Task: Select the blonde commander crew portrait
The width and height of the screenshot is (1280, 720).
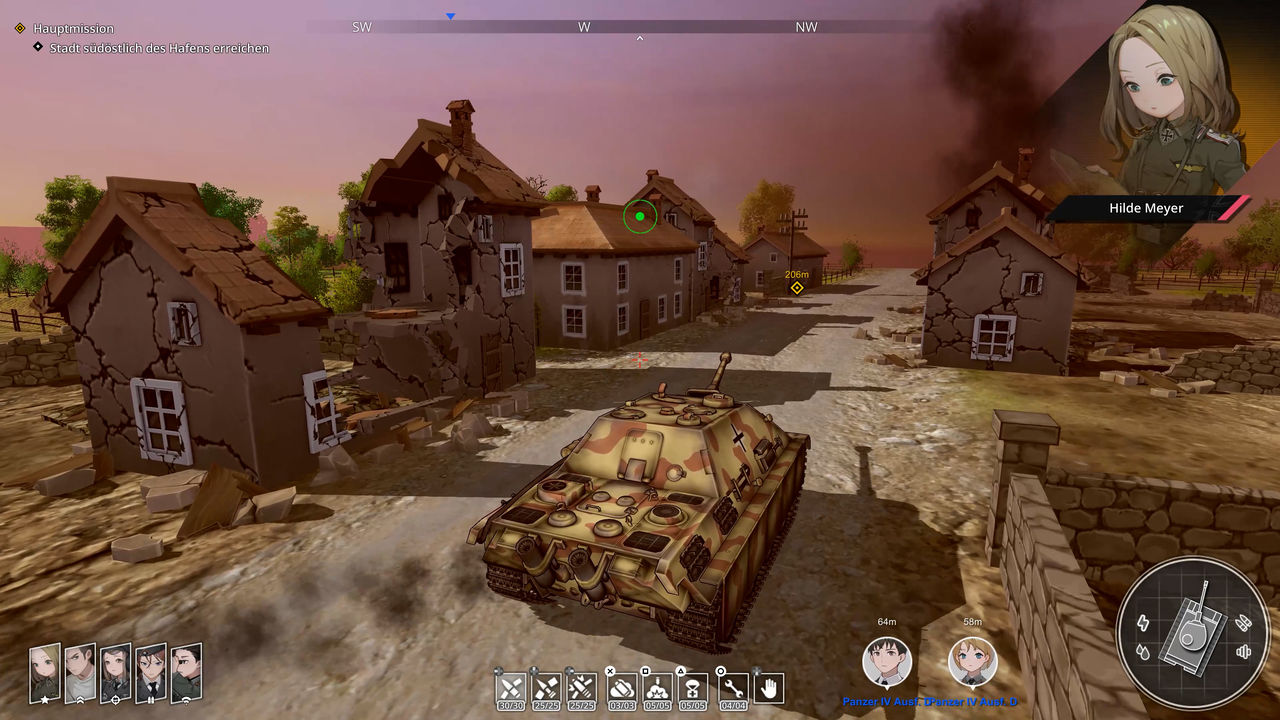Action: [x=45, y=672]
